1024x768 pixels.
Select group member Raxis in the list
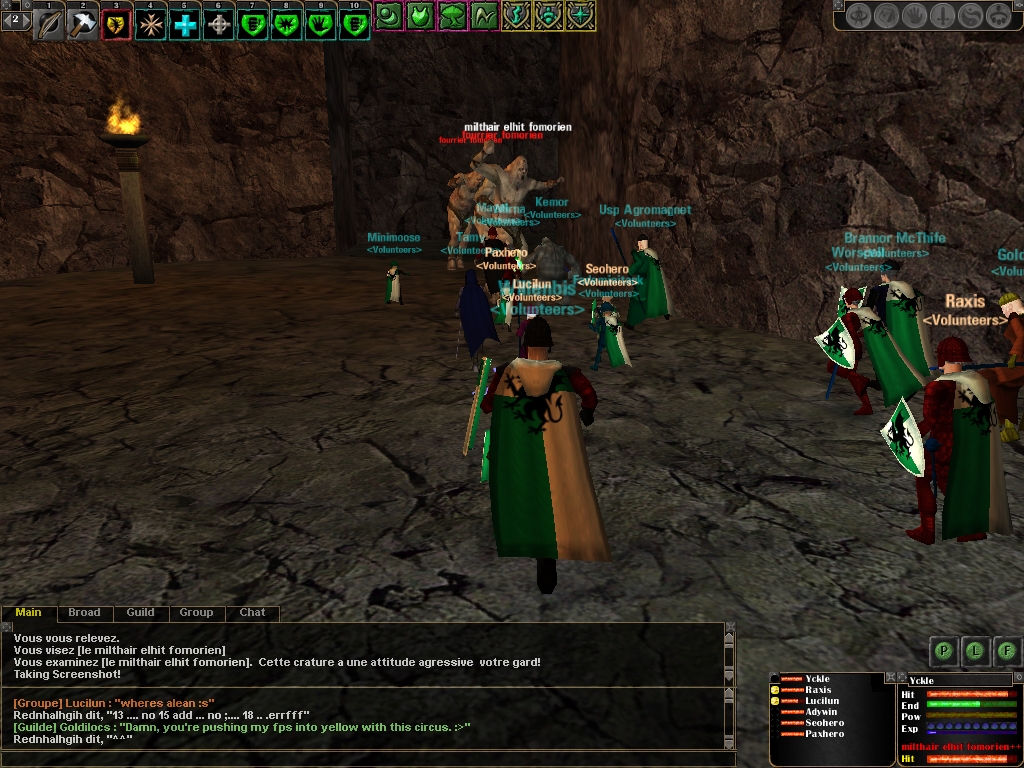point(818,690)
